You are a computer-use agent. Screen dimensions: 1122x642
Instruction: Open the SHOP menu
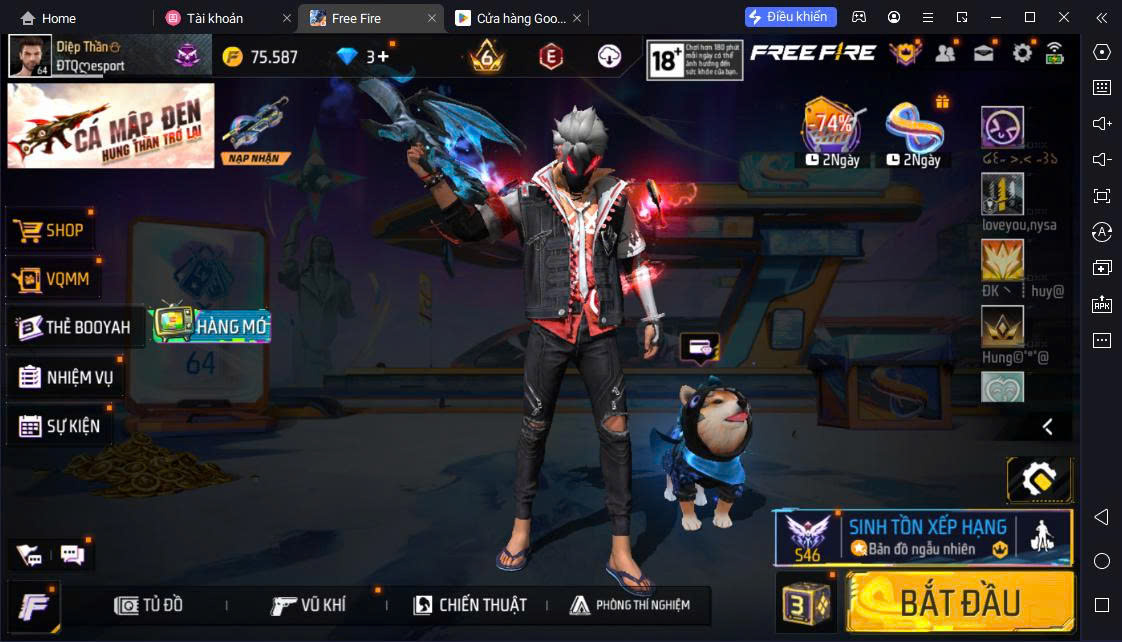coord(52,230)
